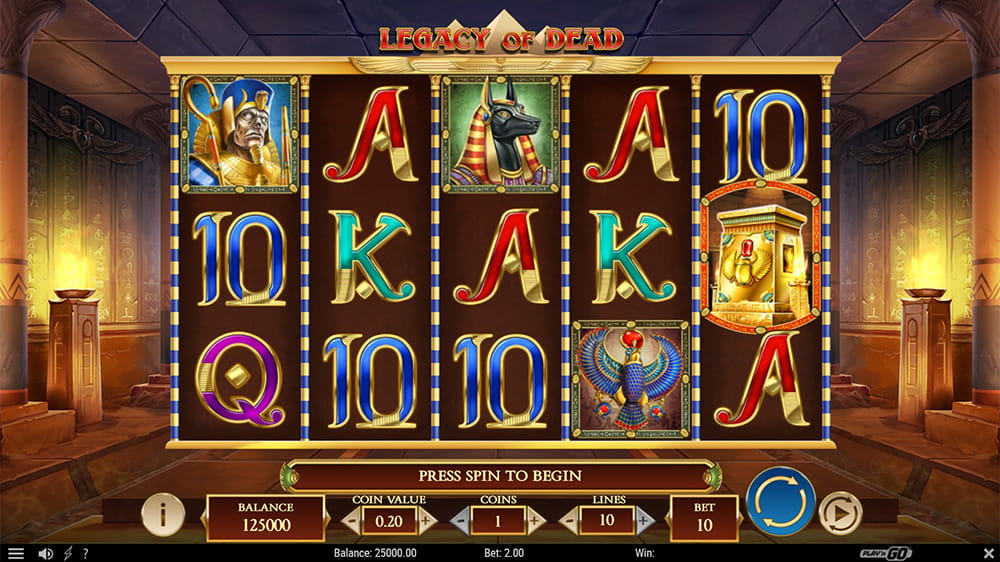
Task: Open the hamburger menu
Action: tap(15, 553)
